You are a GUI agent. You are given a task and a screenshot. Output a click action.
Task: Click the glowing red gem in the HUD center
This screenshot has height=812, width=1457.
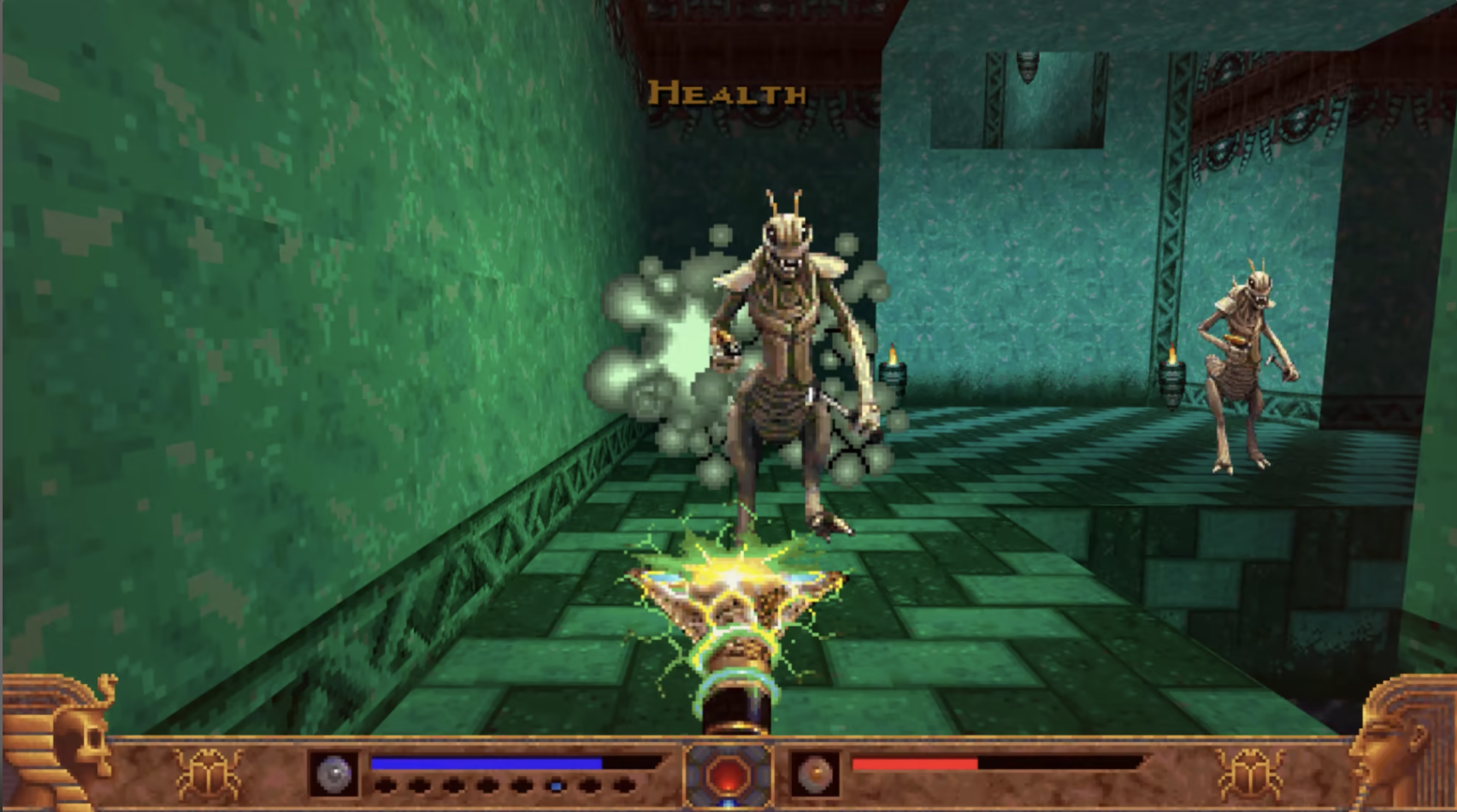pos(728,774)
